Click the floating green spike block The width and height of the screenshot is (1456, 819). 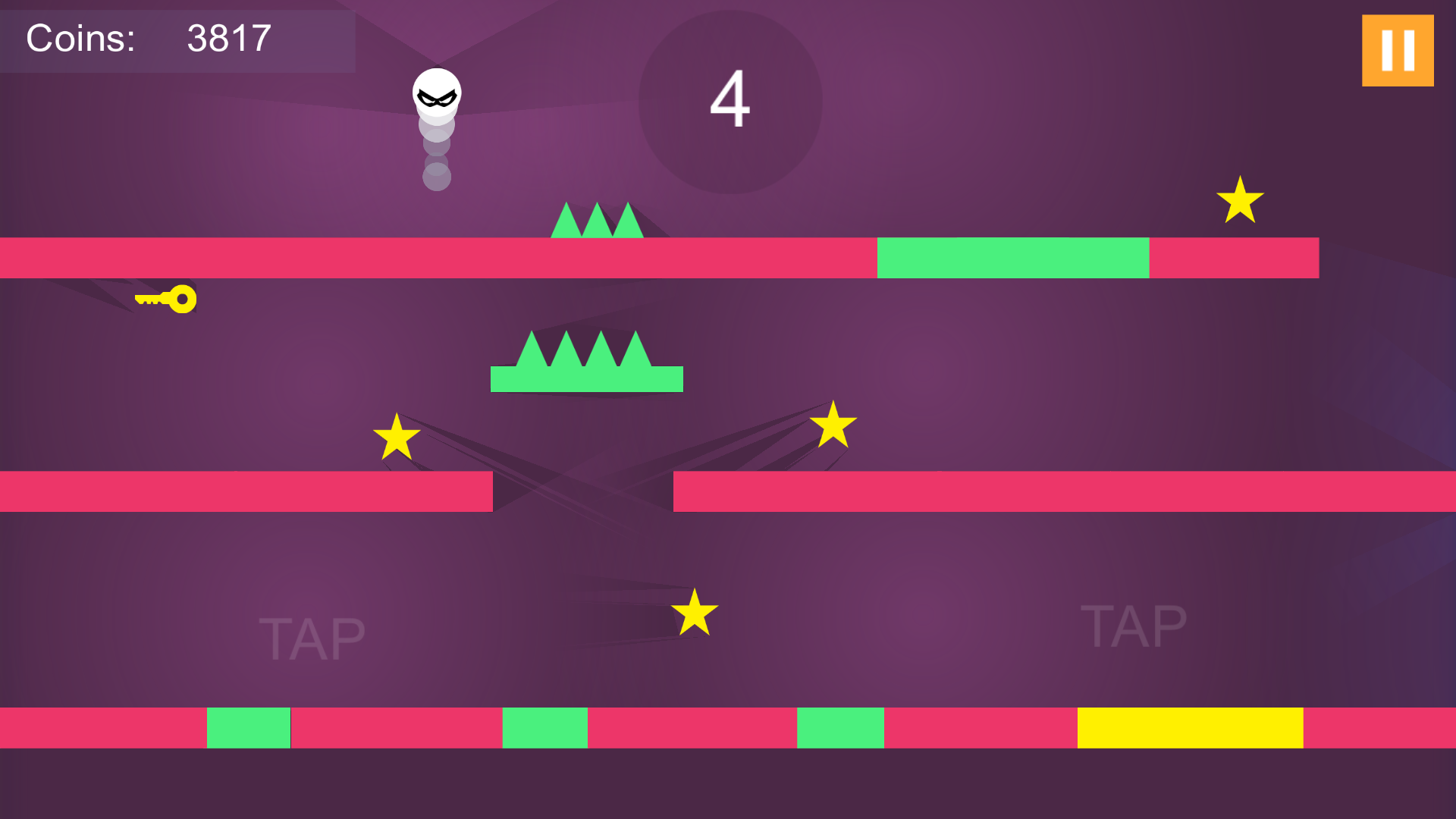[x=588, y=364]
